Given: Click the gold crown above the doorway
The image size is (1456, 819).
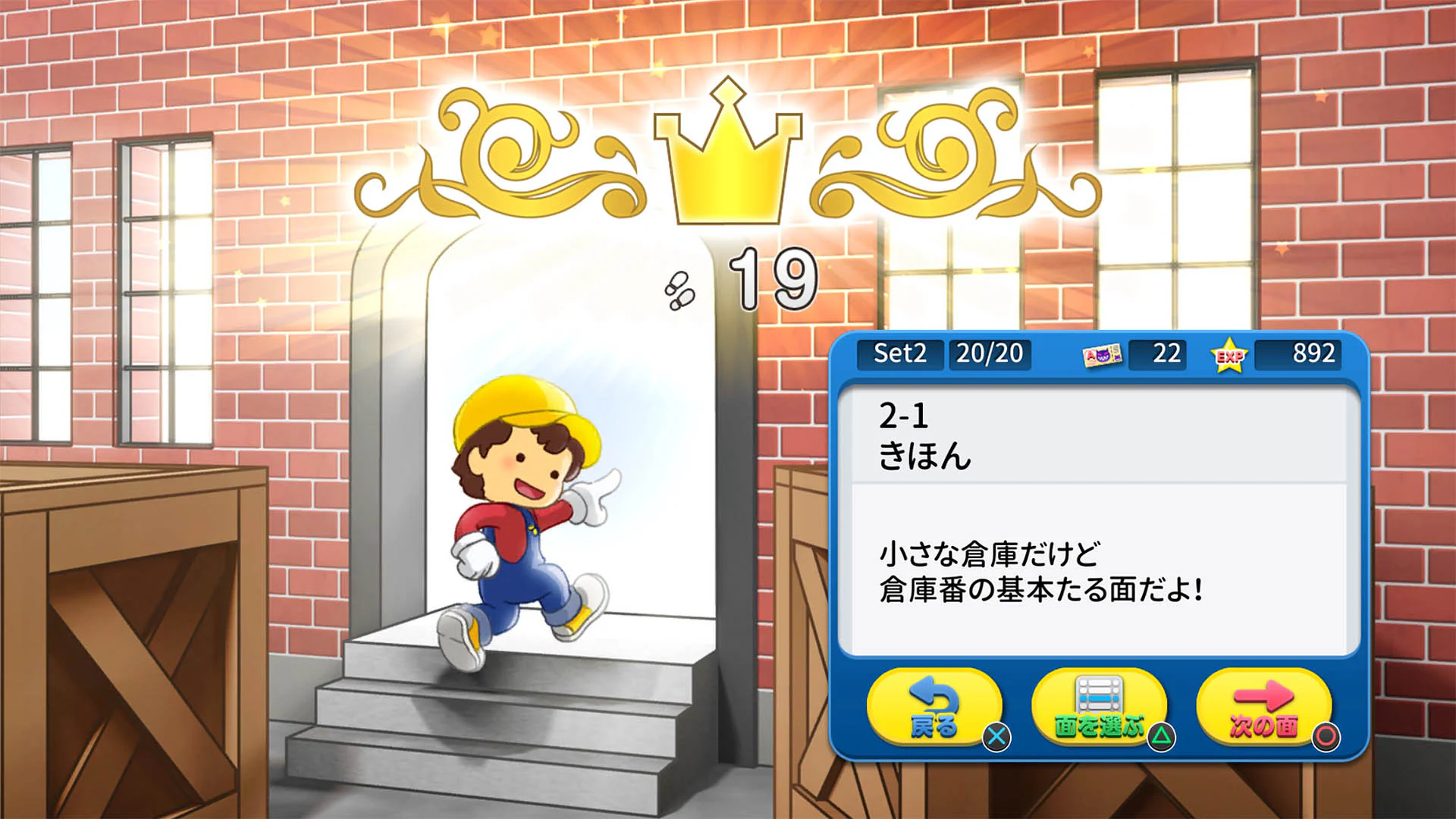Looking at the screenshot, I should point(730,163).
